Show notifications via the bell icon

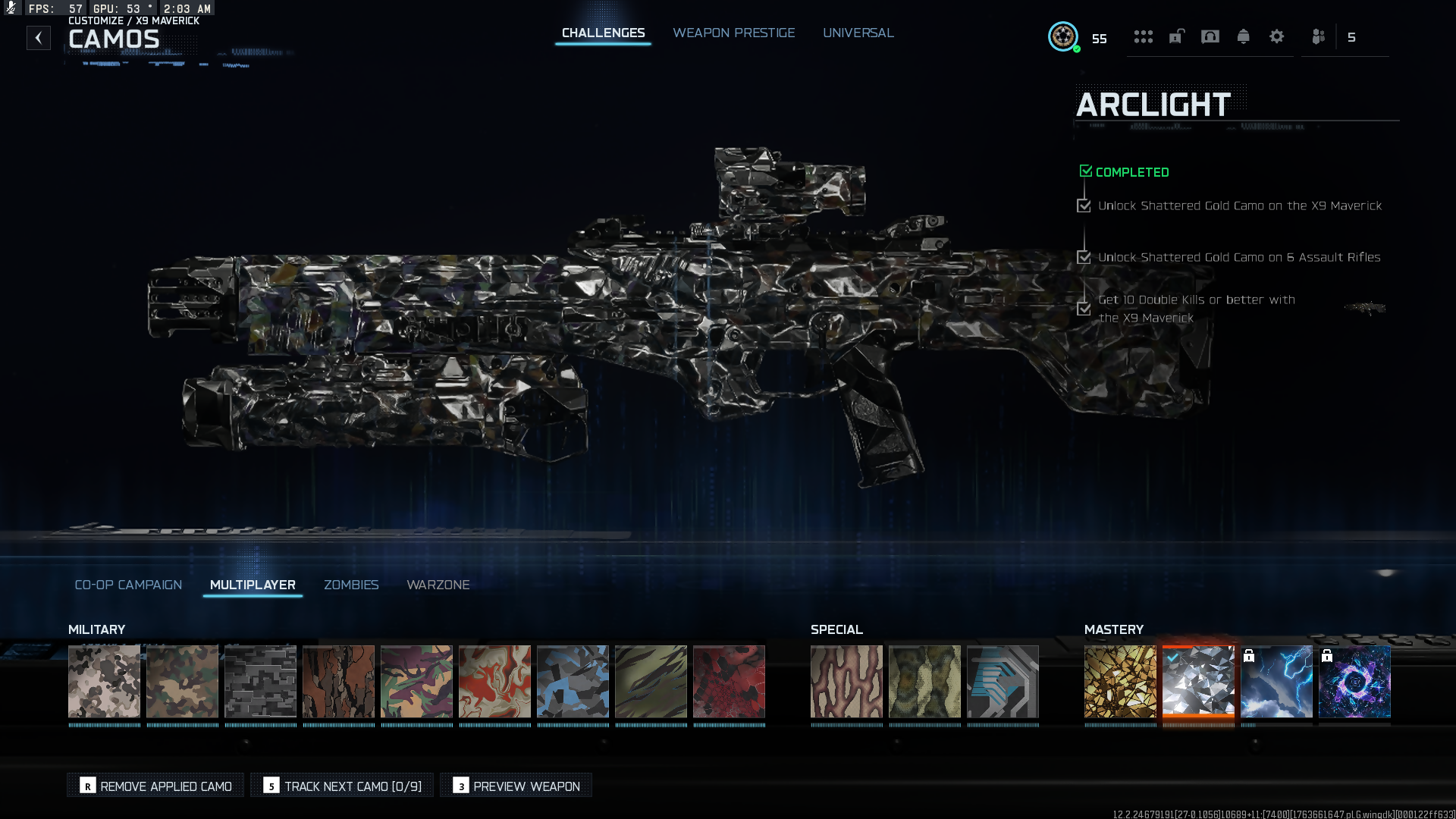[x=1243, y=36]
